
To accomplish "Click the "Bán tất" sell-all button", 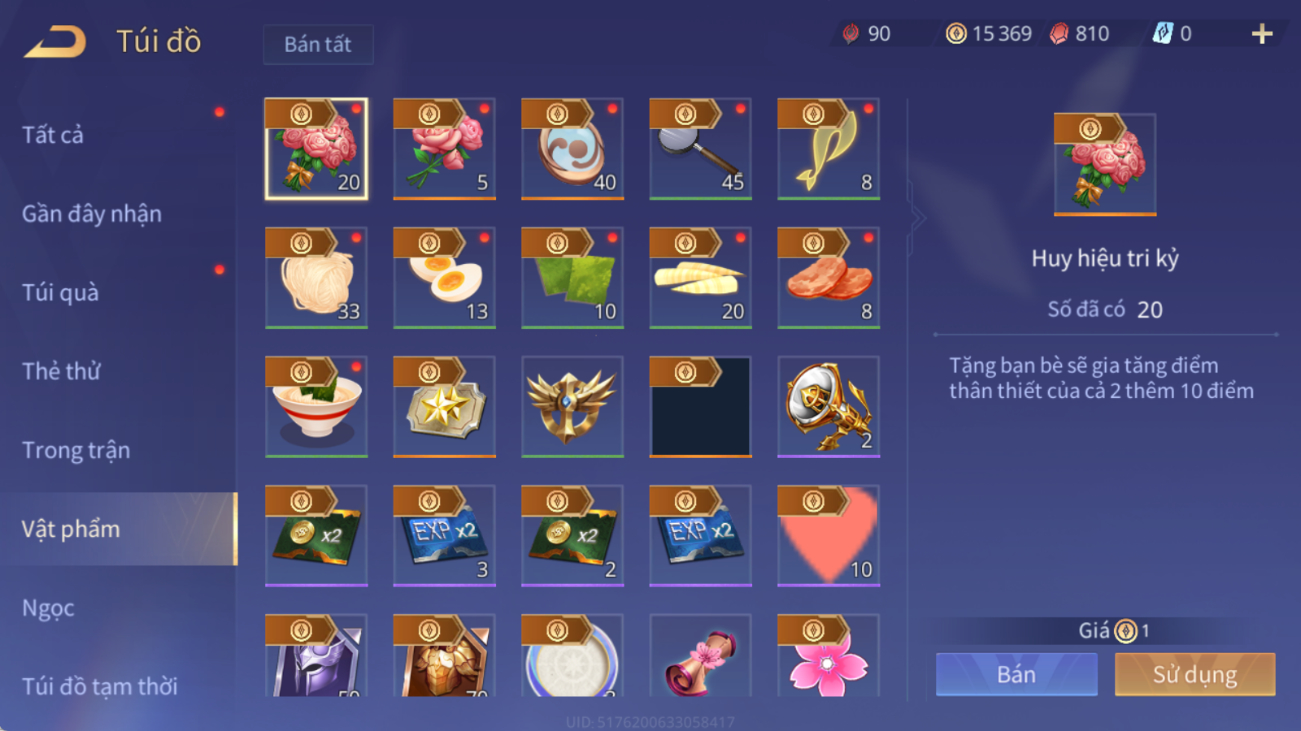I will (318, 45).
